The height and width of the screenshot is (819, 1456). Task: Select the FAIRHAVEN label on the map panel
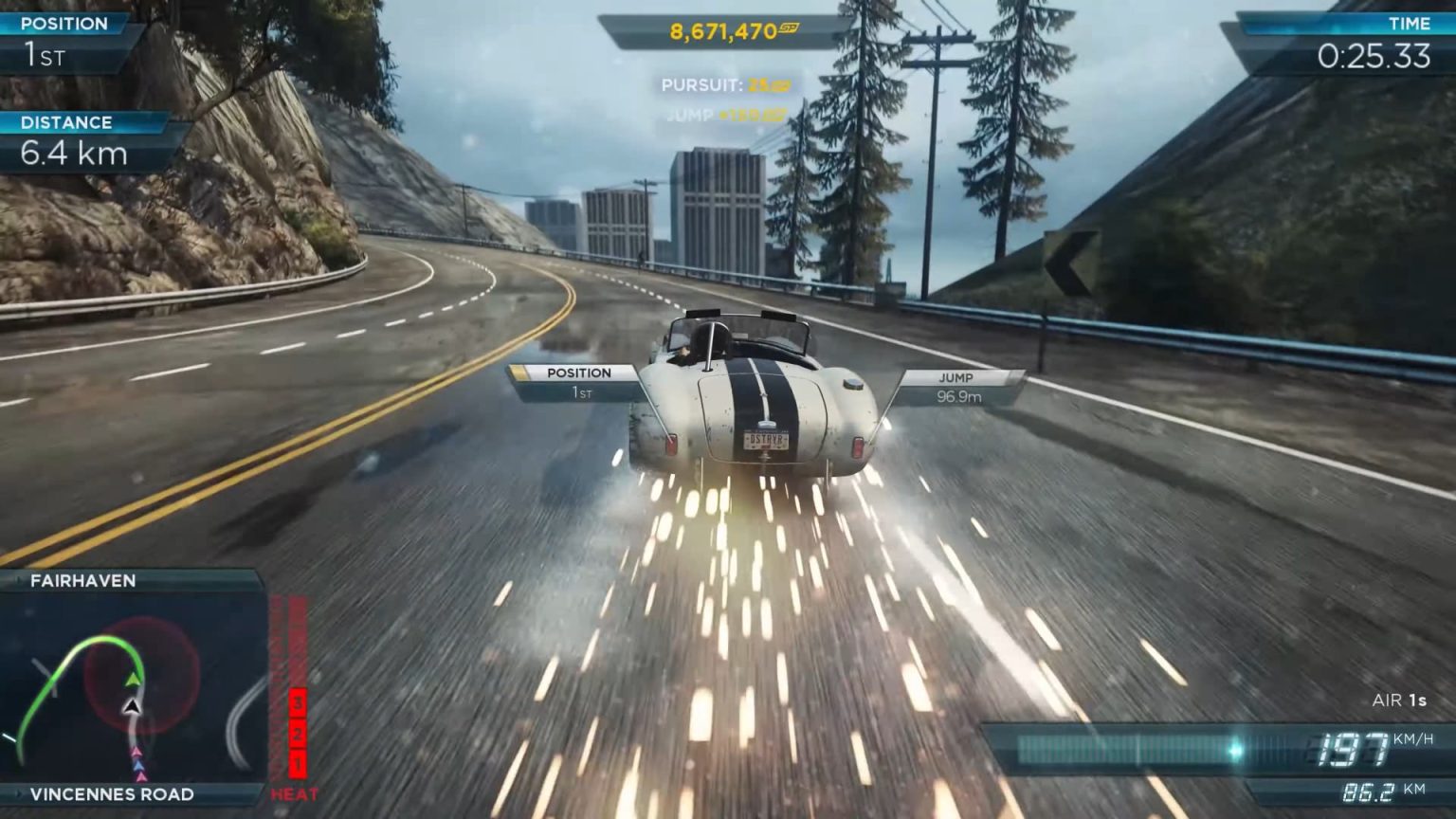point(82,580)
